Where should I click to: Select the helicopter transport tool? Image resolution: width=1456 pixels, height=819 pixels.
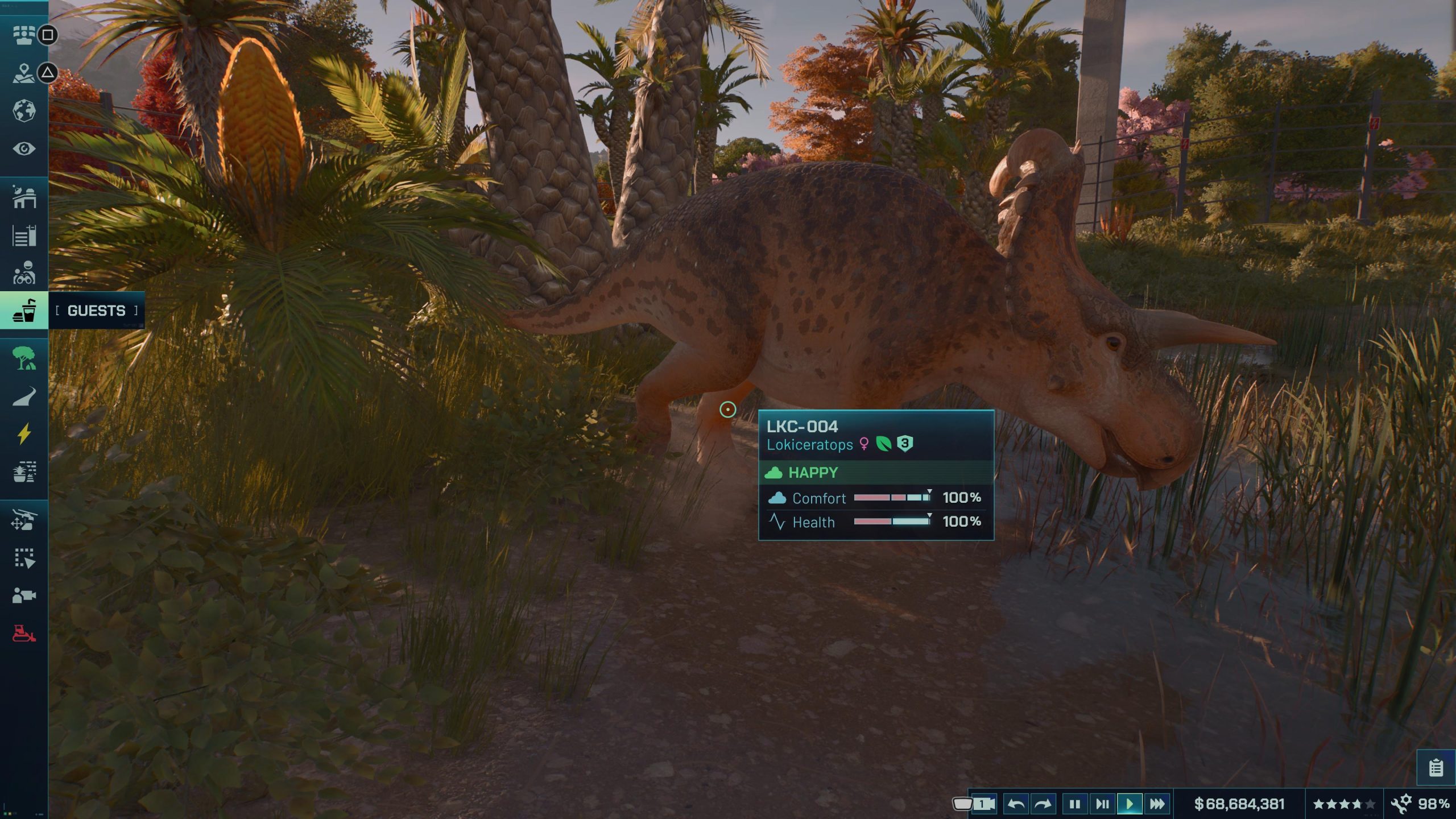pyautogui.click(x=24, y=520)
